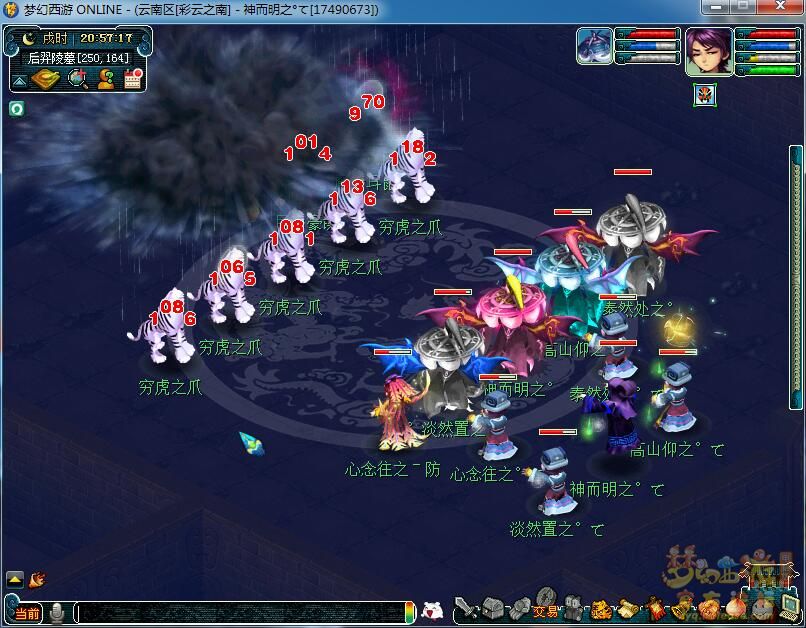
Task: Select the summoned pet portrait
Action: 594,47
